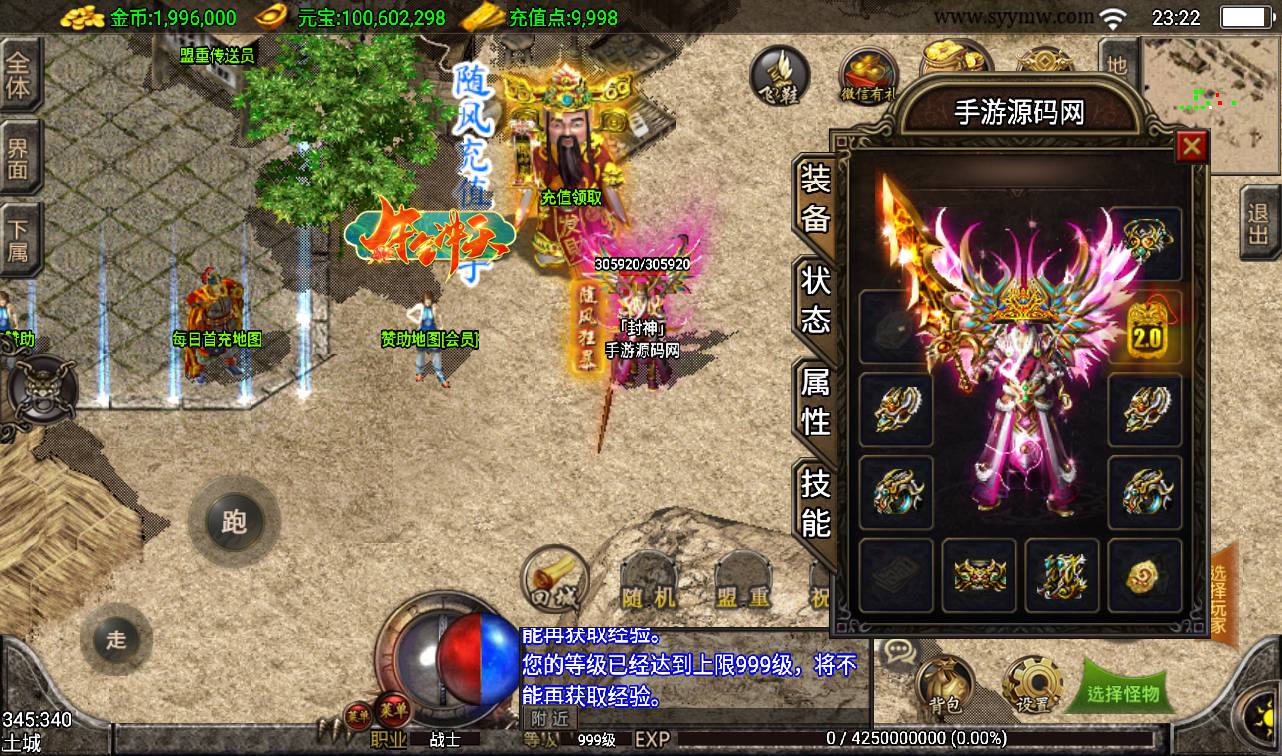The height and width of the screenshot is (756, 1282).
Task: Toggle the 跑 run button
Action: (233, 521)
